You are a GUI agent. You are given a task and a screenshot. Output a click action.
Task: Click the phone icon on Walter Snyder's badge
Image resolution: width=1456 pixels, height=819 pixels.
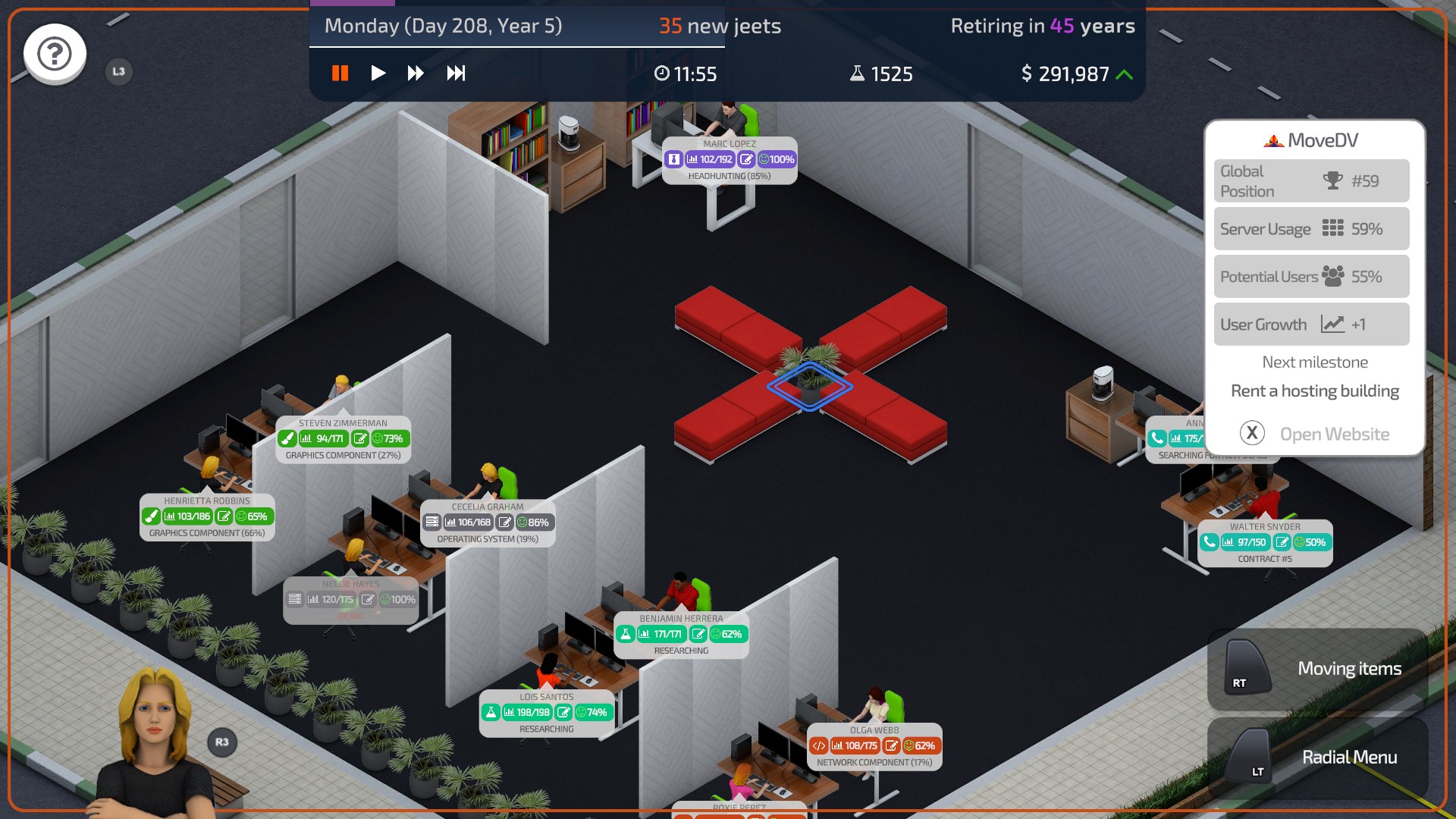point(1211,543)
